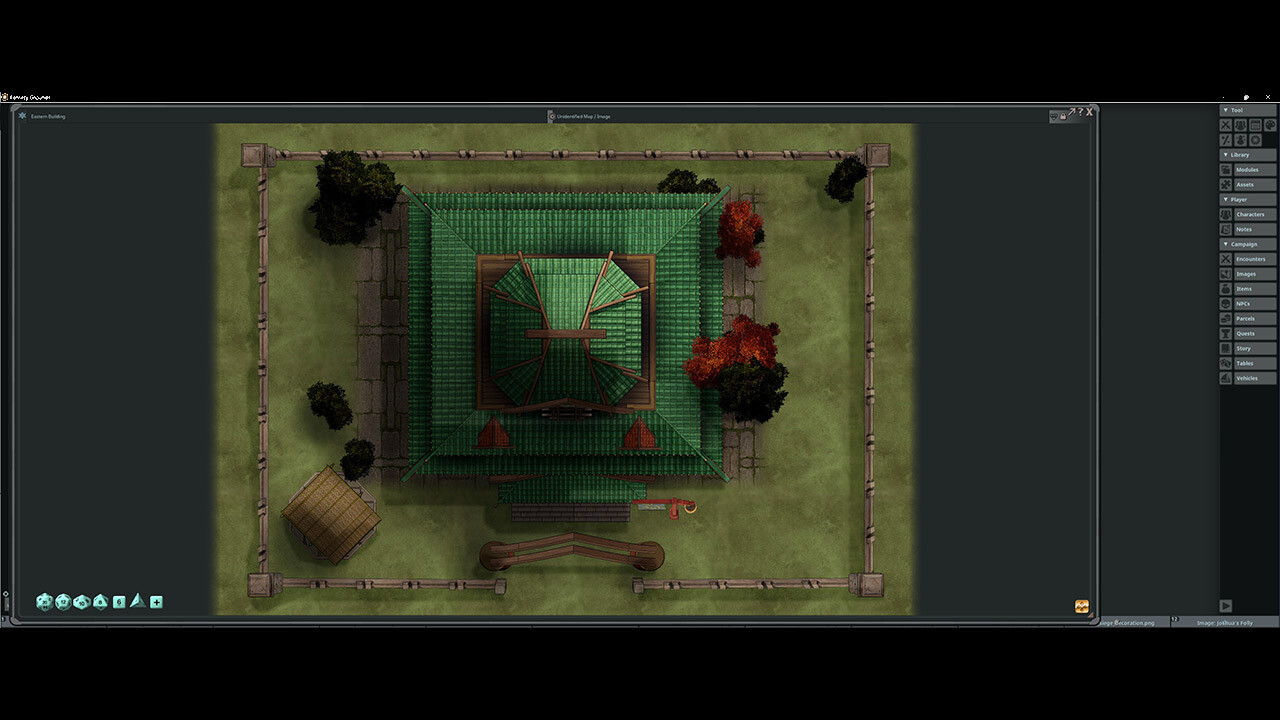This screenshot has width=1280, height=720.
Task: Open the Options gear in the Tool section
Action: [1255, 139]
